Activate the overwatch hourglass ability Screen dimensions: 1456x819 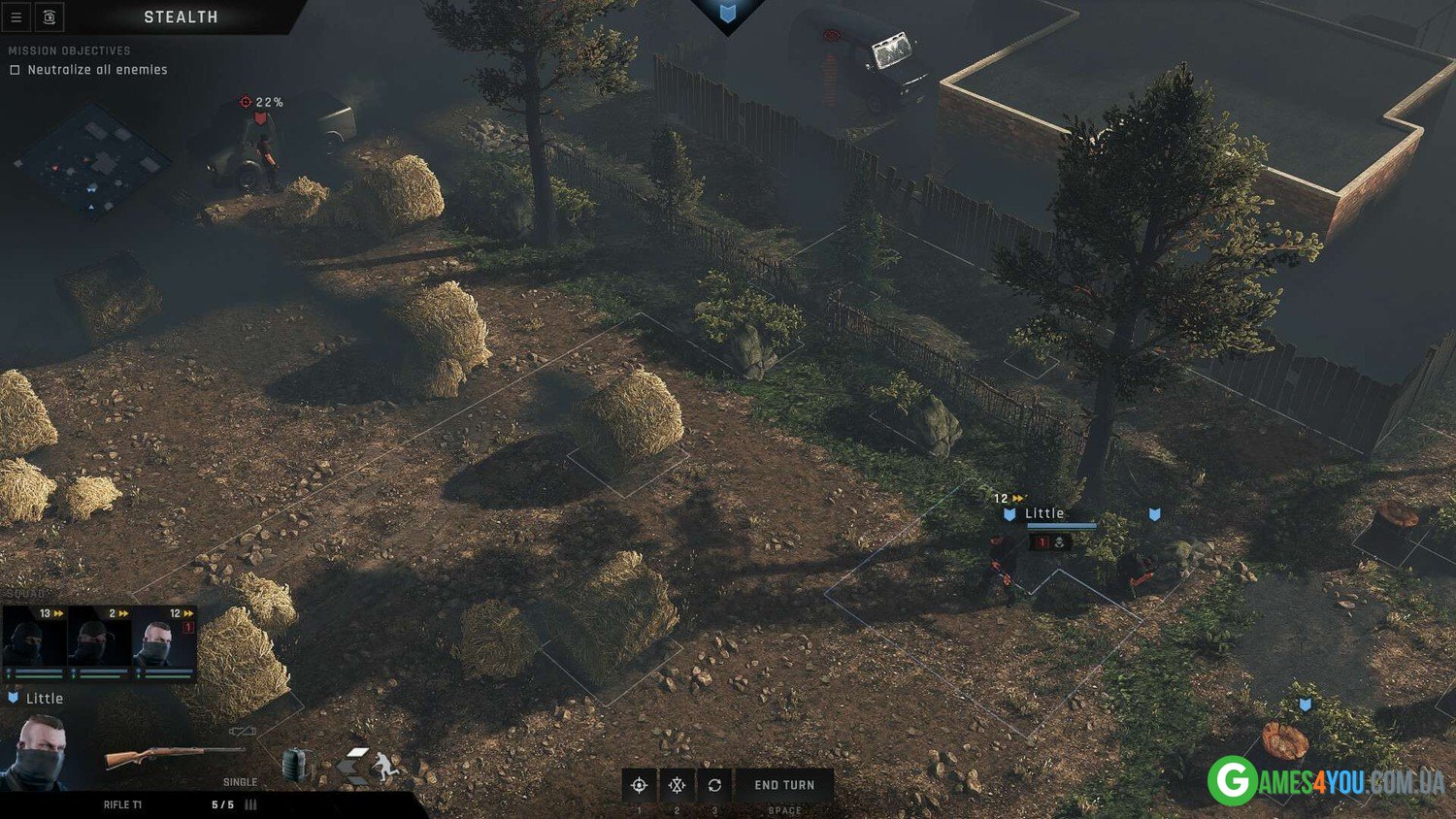coord(677,785)
